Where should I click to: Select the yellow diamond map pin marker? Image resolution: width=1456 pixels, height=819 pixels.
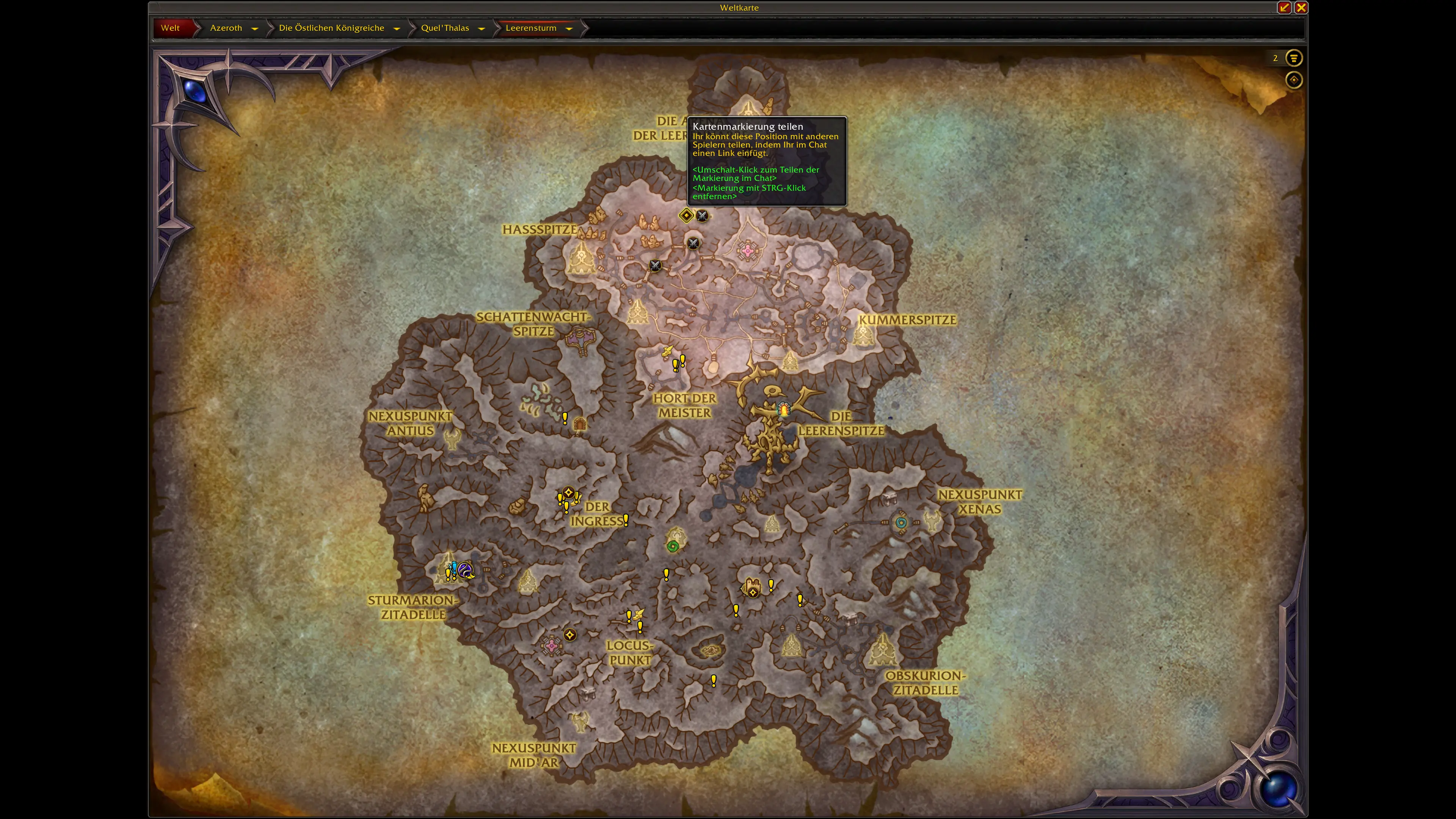[x=686, y=215]
